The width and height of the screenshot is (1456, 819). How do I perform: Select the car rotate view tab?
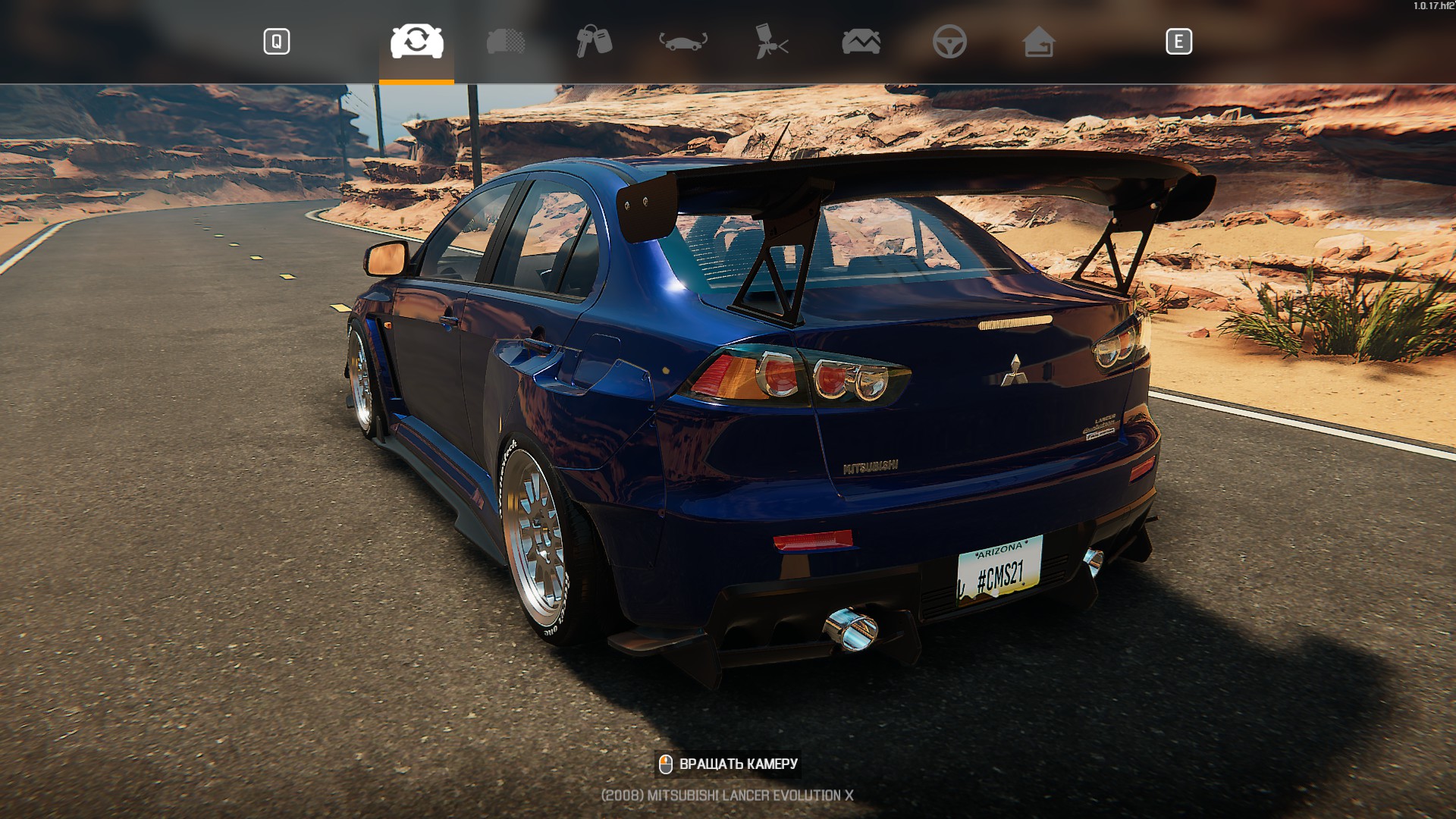416,42
